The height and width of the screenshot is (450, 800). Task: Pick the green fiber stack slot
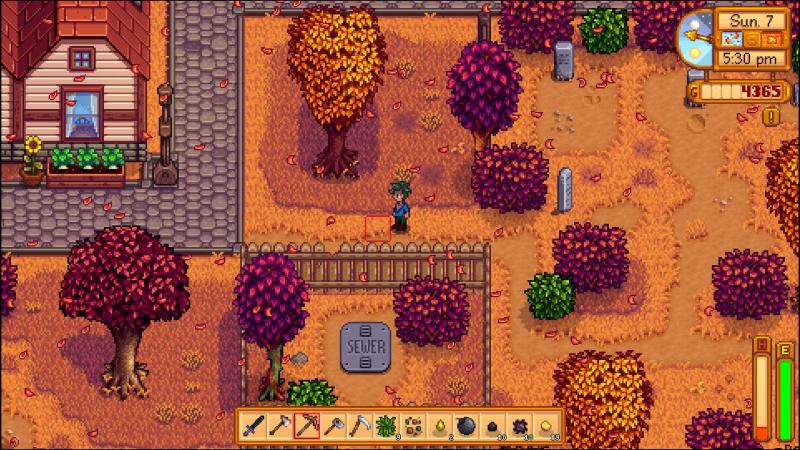tap(386, 425)
